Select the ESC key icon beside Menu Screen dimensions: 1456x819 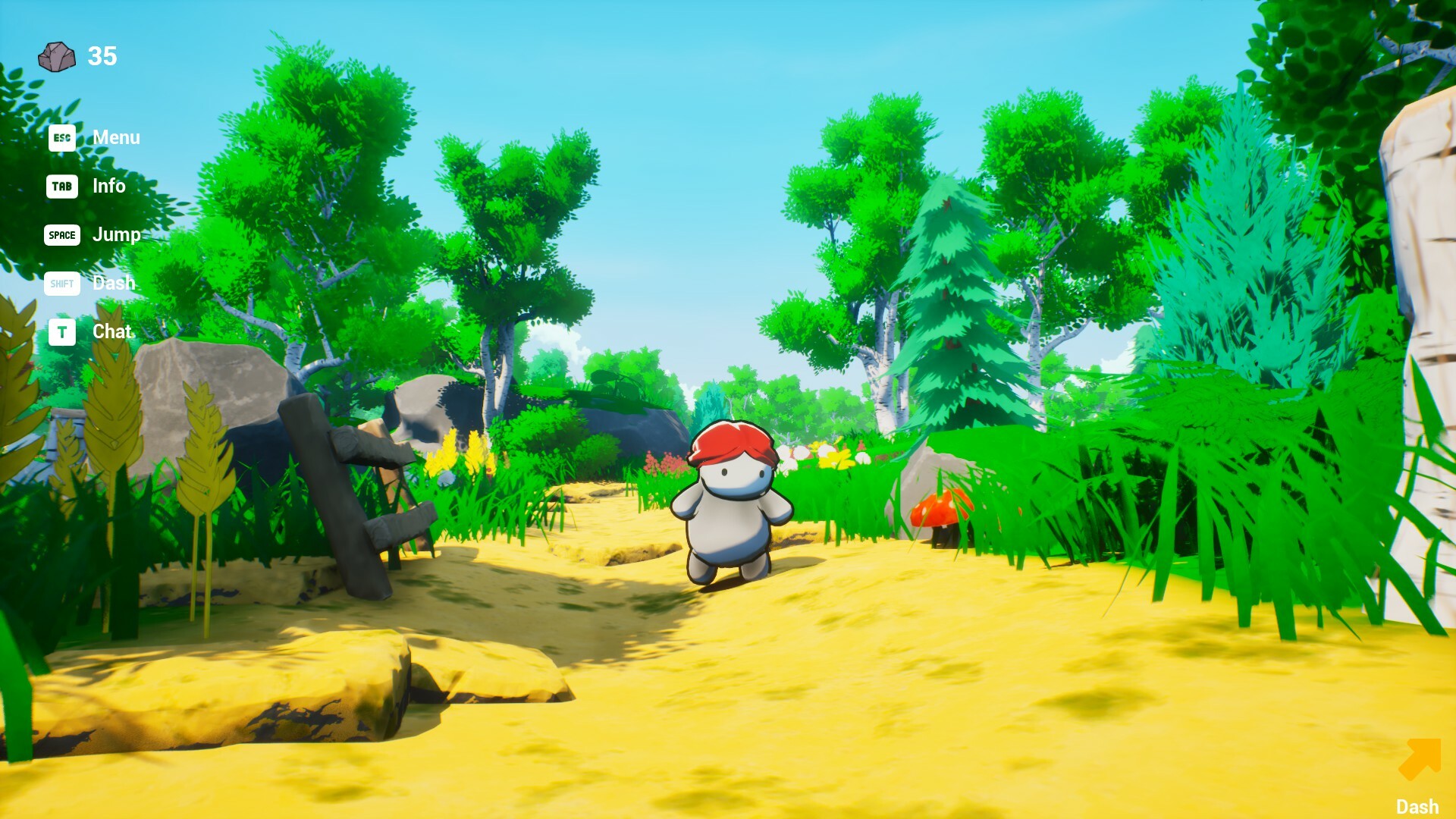(x=62, y=138)
